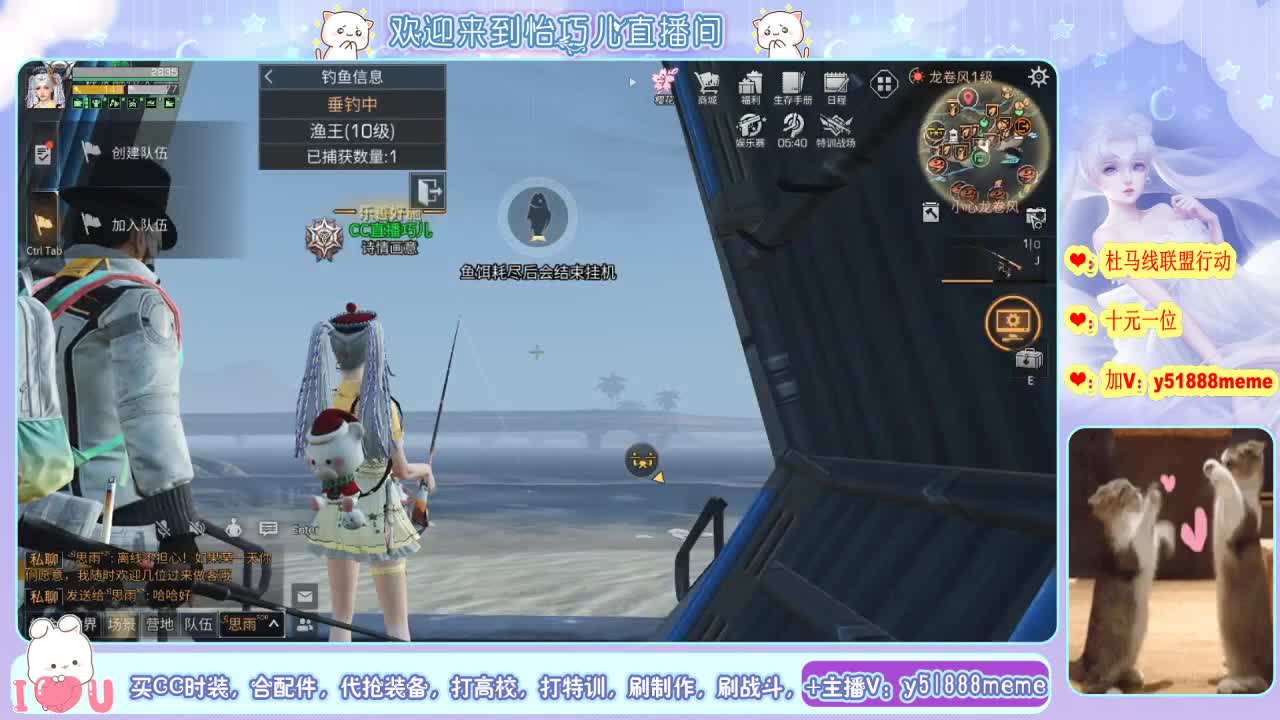Expand the Ctrl Tab team flag panel
The image size is (1280, 720).
(x=45, y=222)
